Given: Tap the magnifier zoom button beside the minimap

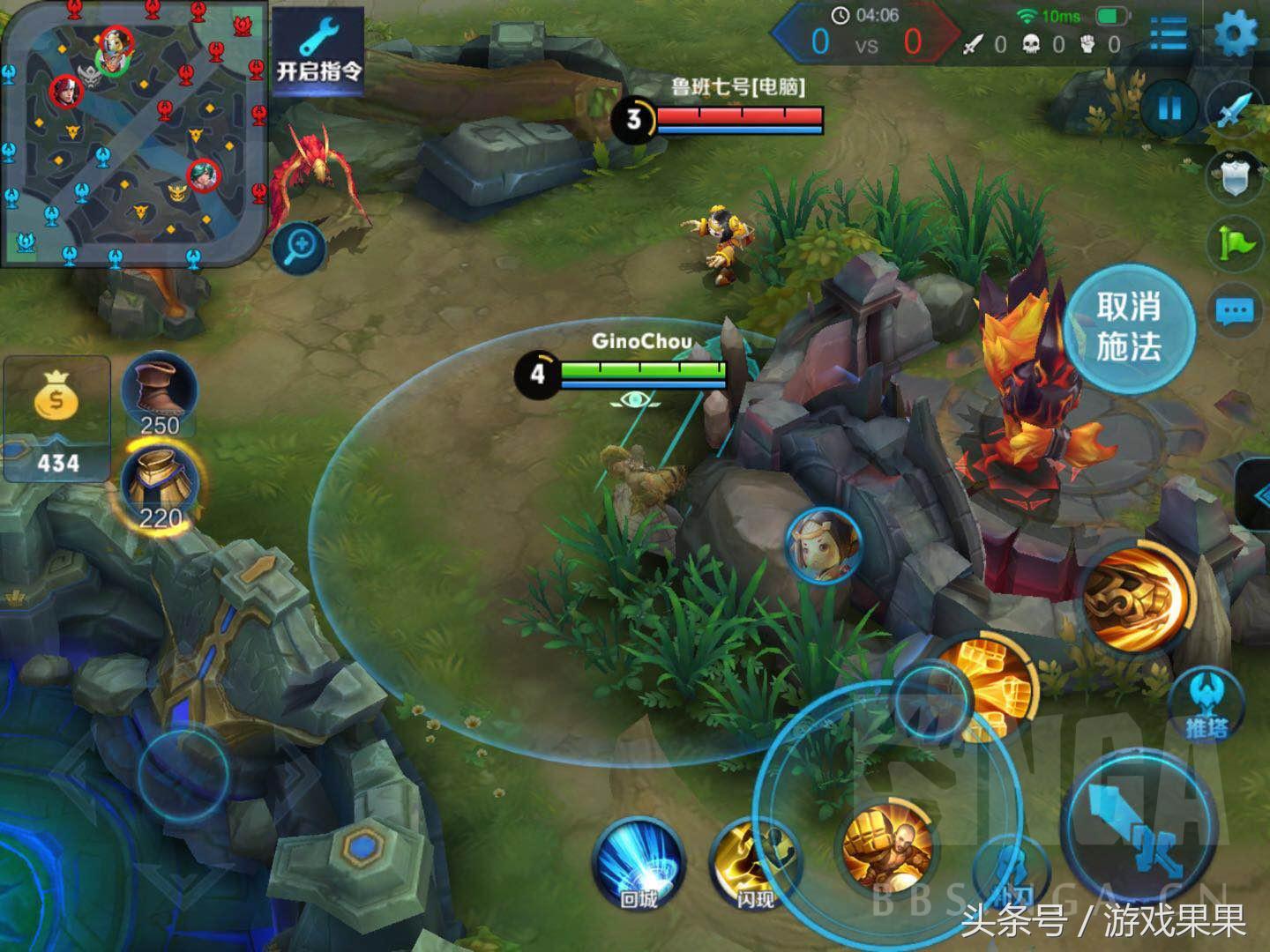Looking at the screenshot, I should click(x=299, y=246).
